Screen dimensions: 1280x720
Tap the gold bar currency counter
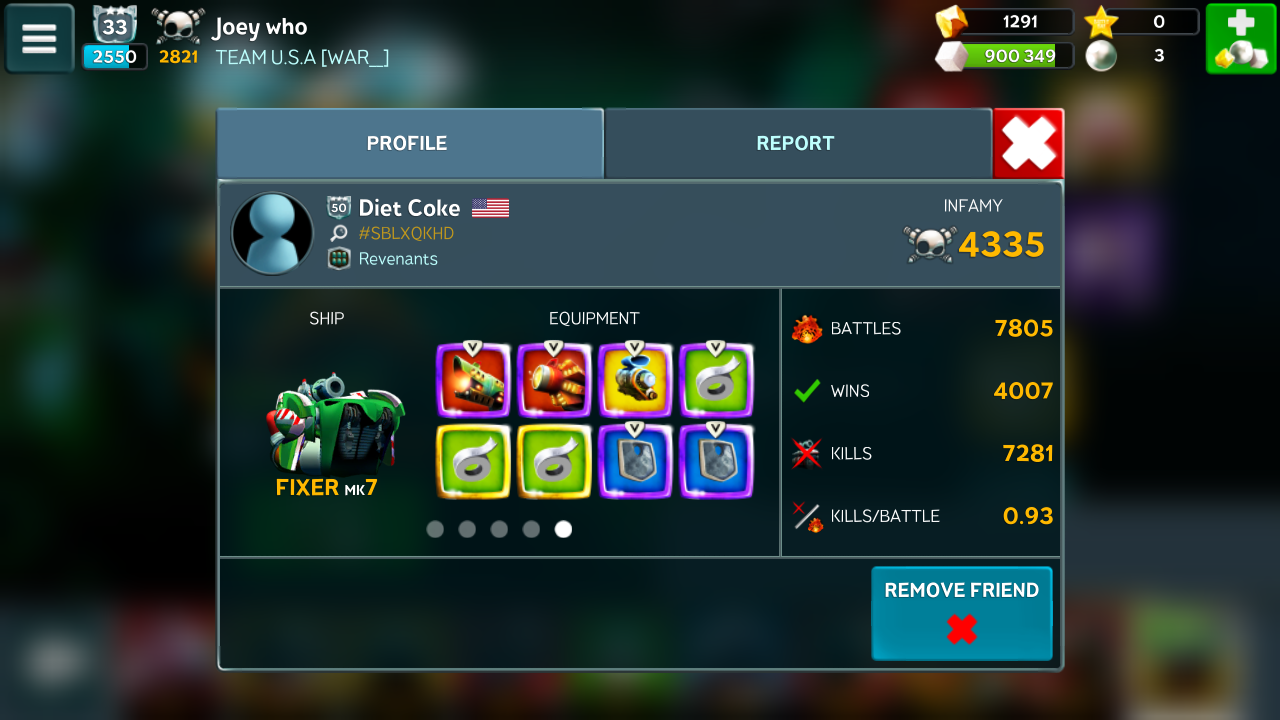tap(1004, 21)
